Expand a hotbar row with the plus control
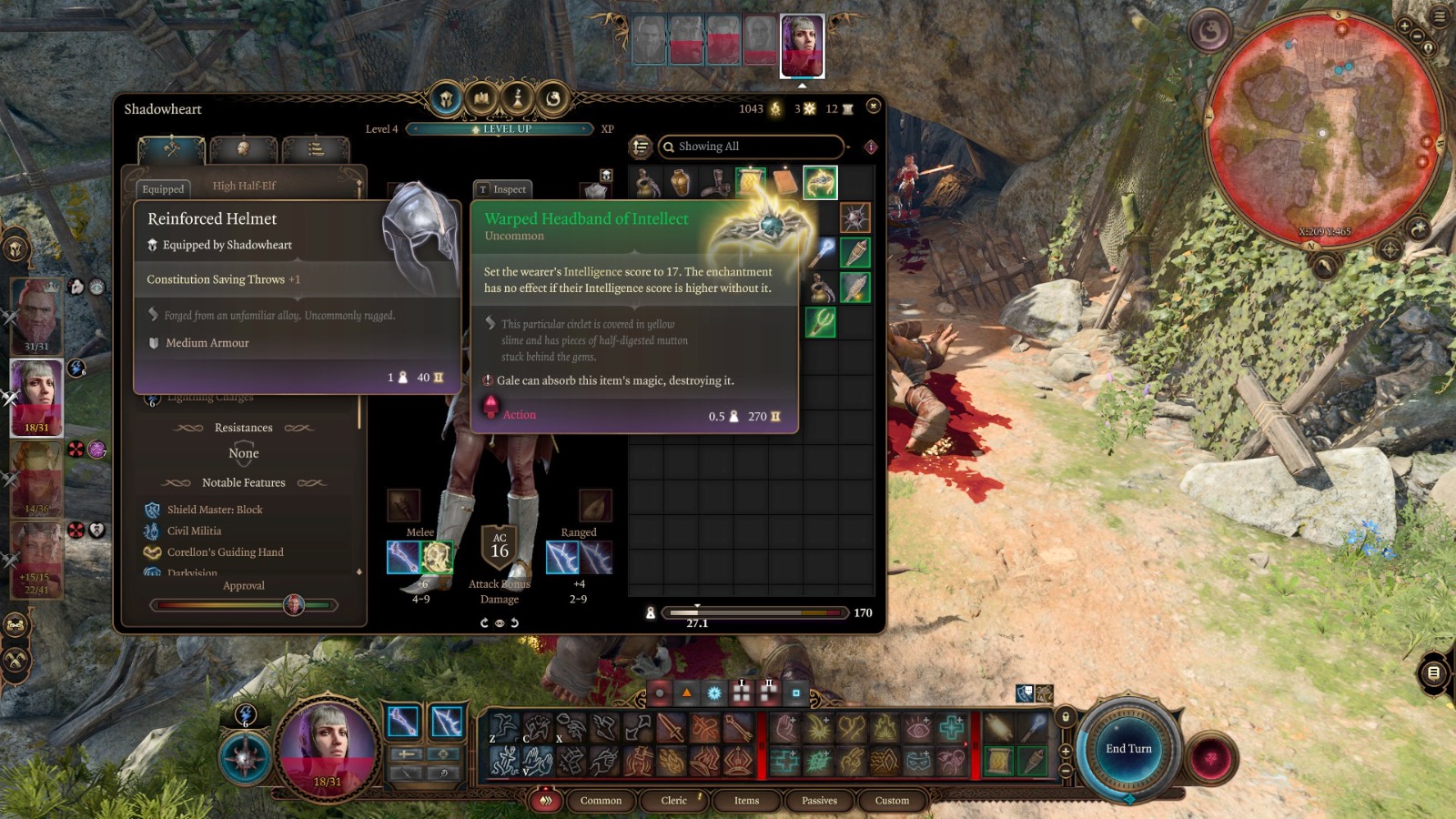 click(x=1066, y=751)
